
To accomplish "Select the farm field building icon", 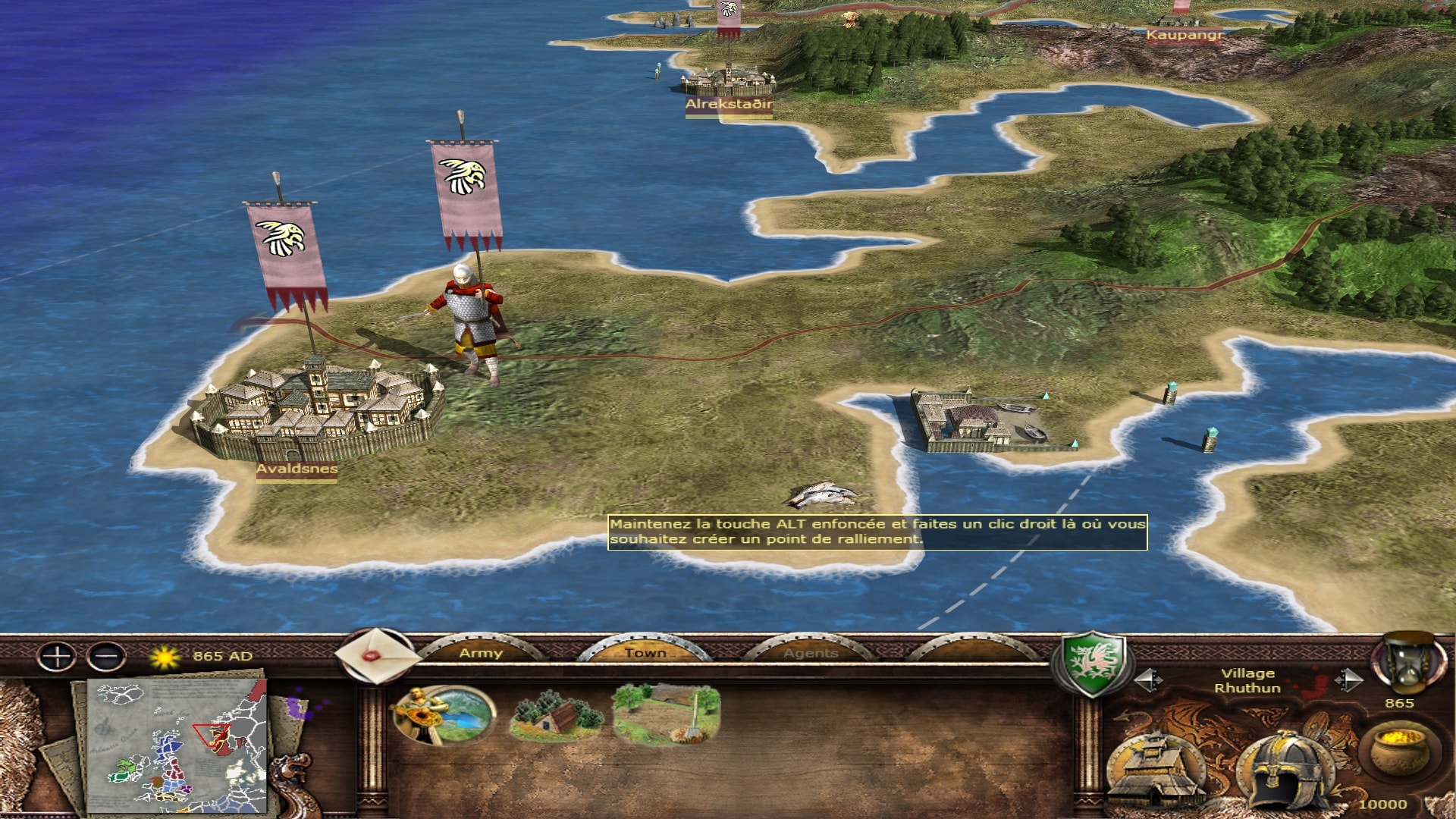I will (x=667, y=714).
